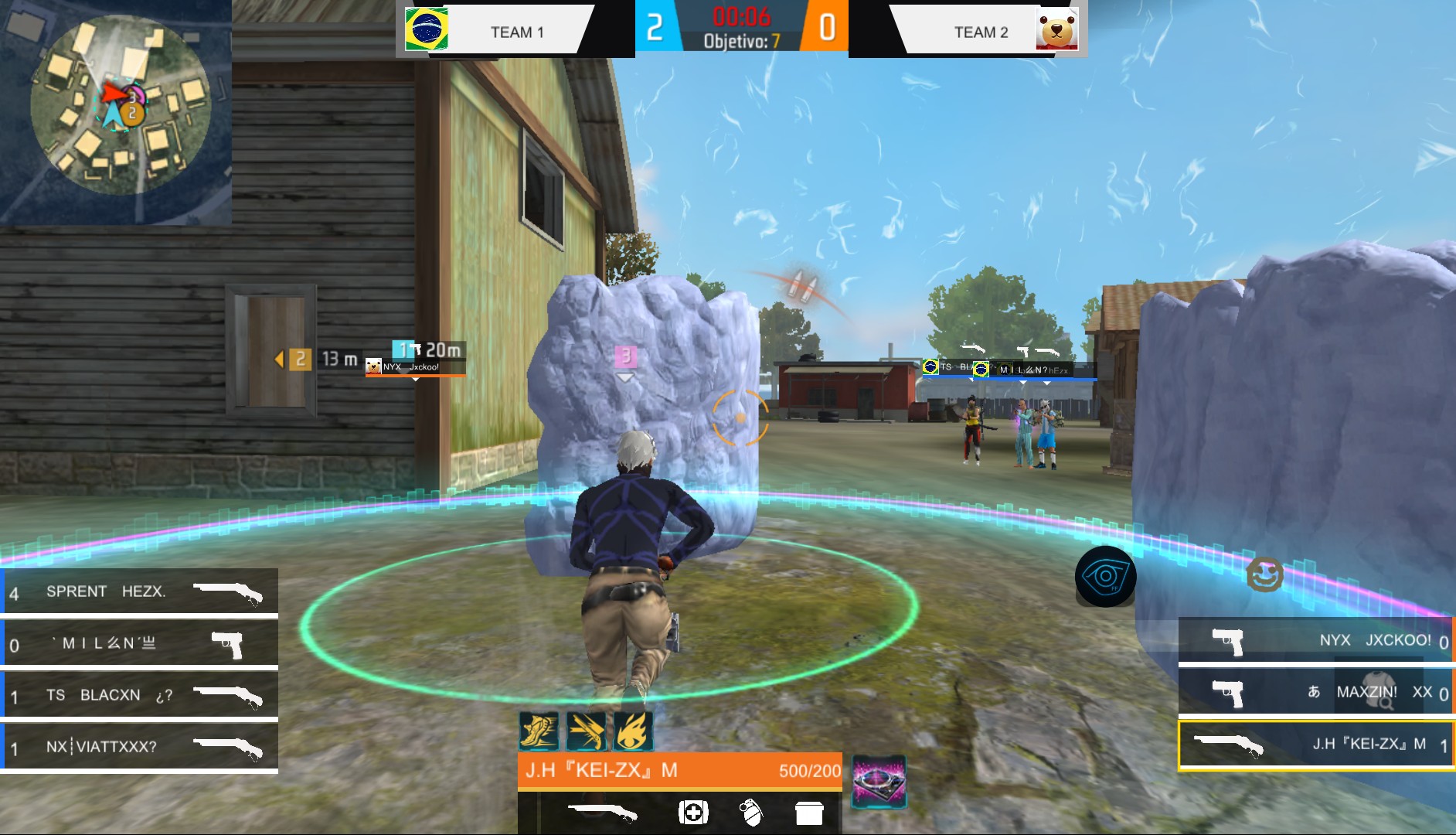
Task: Toggle the FF spectator eye button
Action: pyautogui.click(x=1108, y=574)
